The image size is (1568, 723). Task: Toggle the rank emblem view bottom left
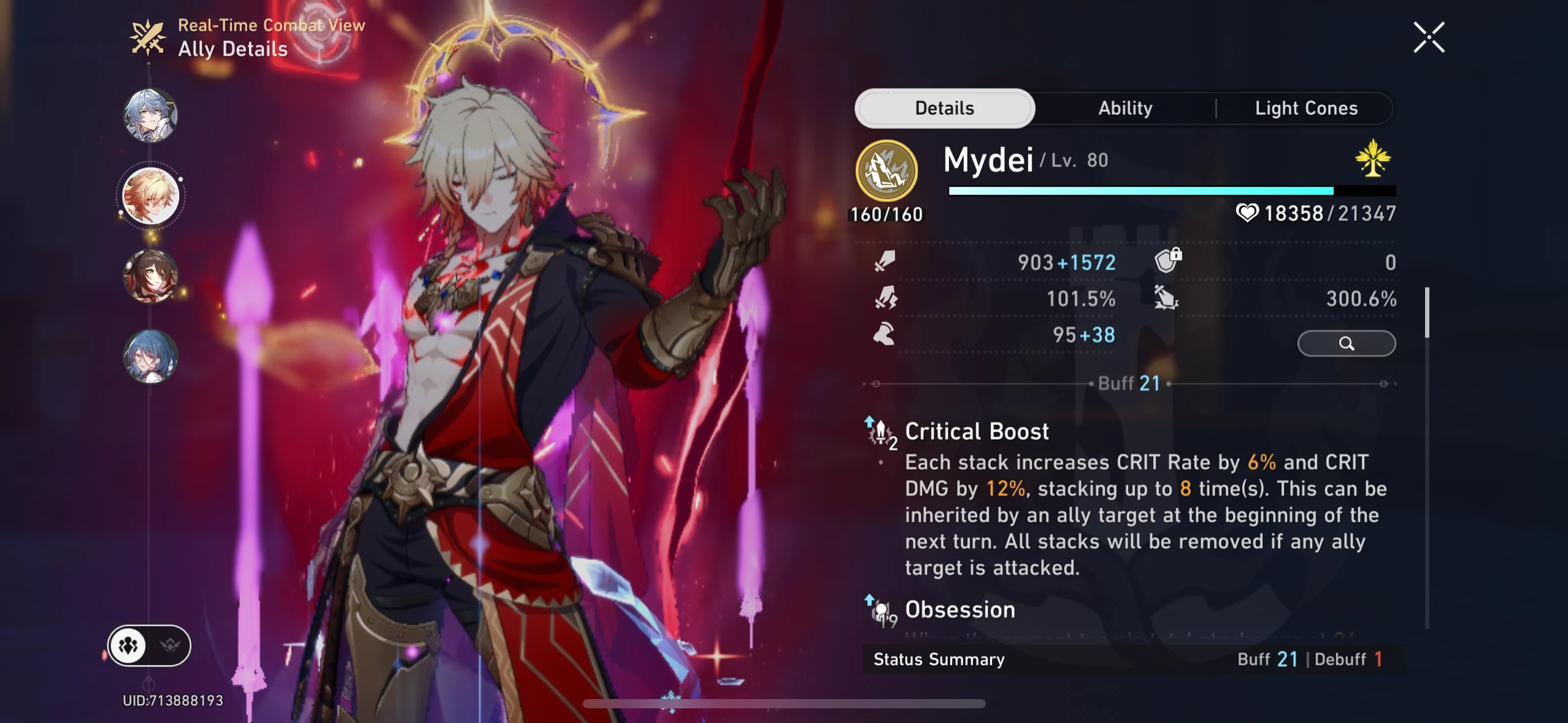(x=170, y=645)
